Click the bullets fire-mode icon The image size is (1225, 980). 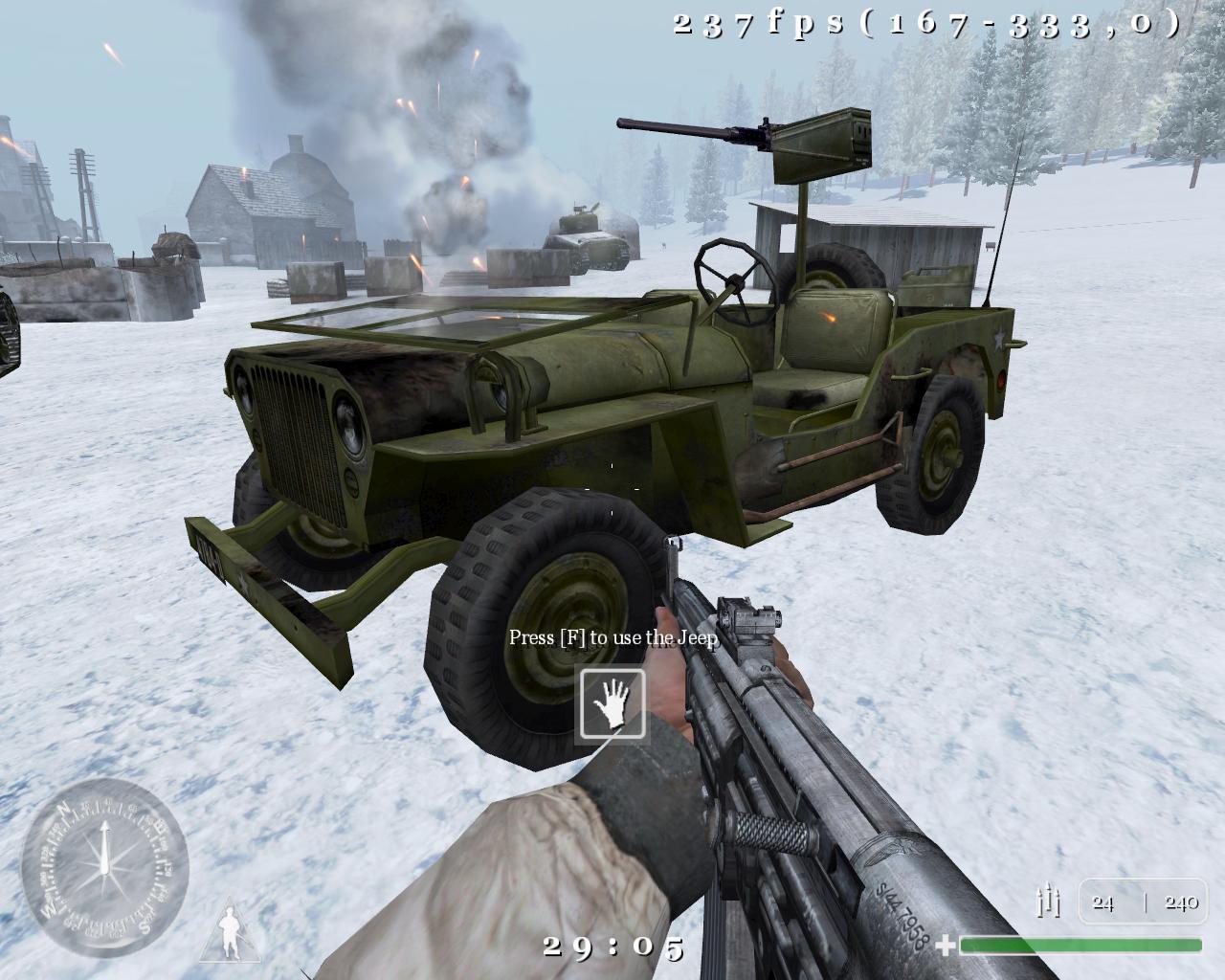tap(1049, 901)
